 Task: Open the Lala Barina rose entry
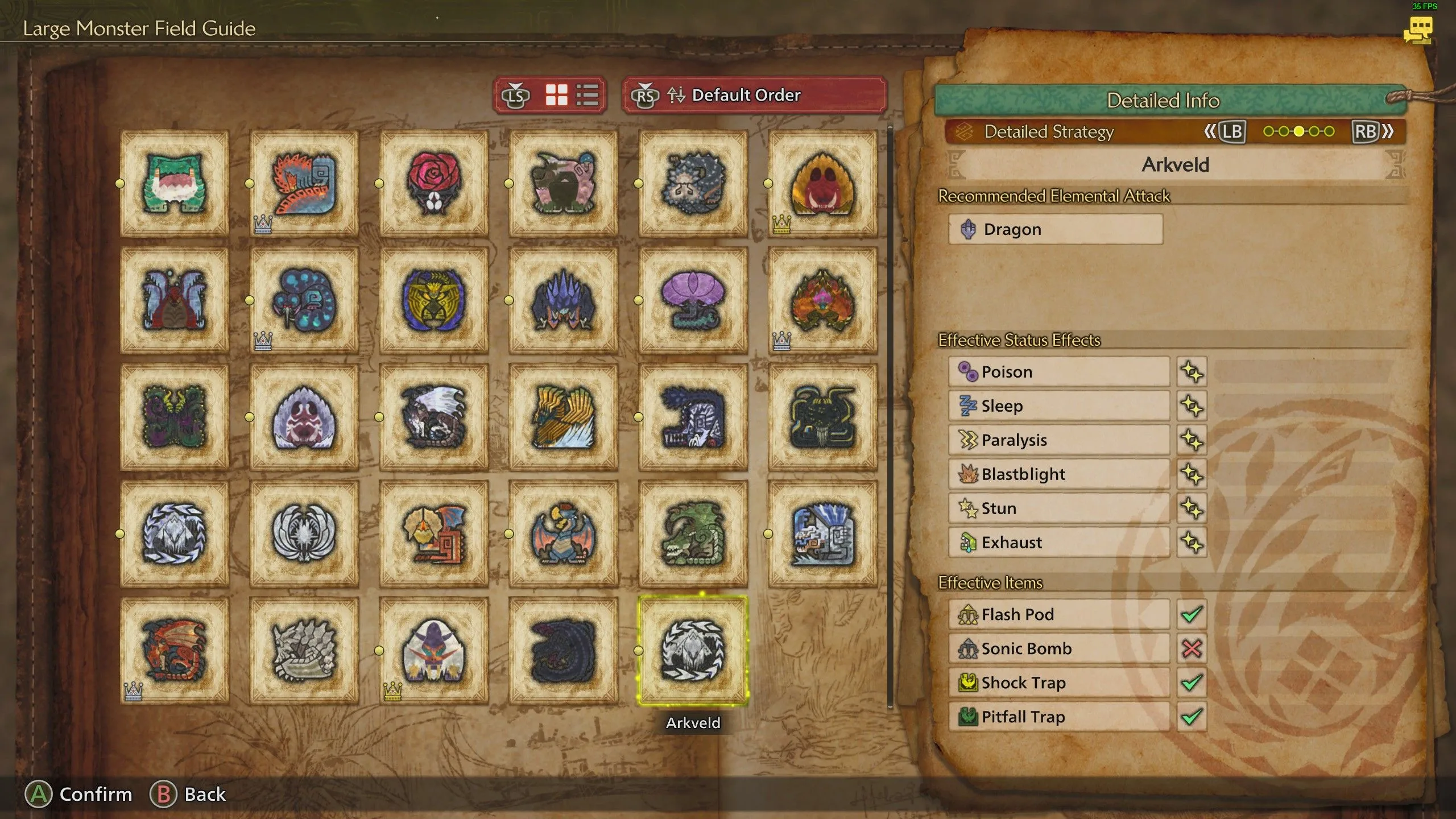(433, 182)
